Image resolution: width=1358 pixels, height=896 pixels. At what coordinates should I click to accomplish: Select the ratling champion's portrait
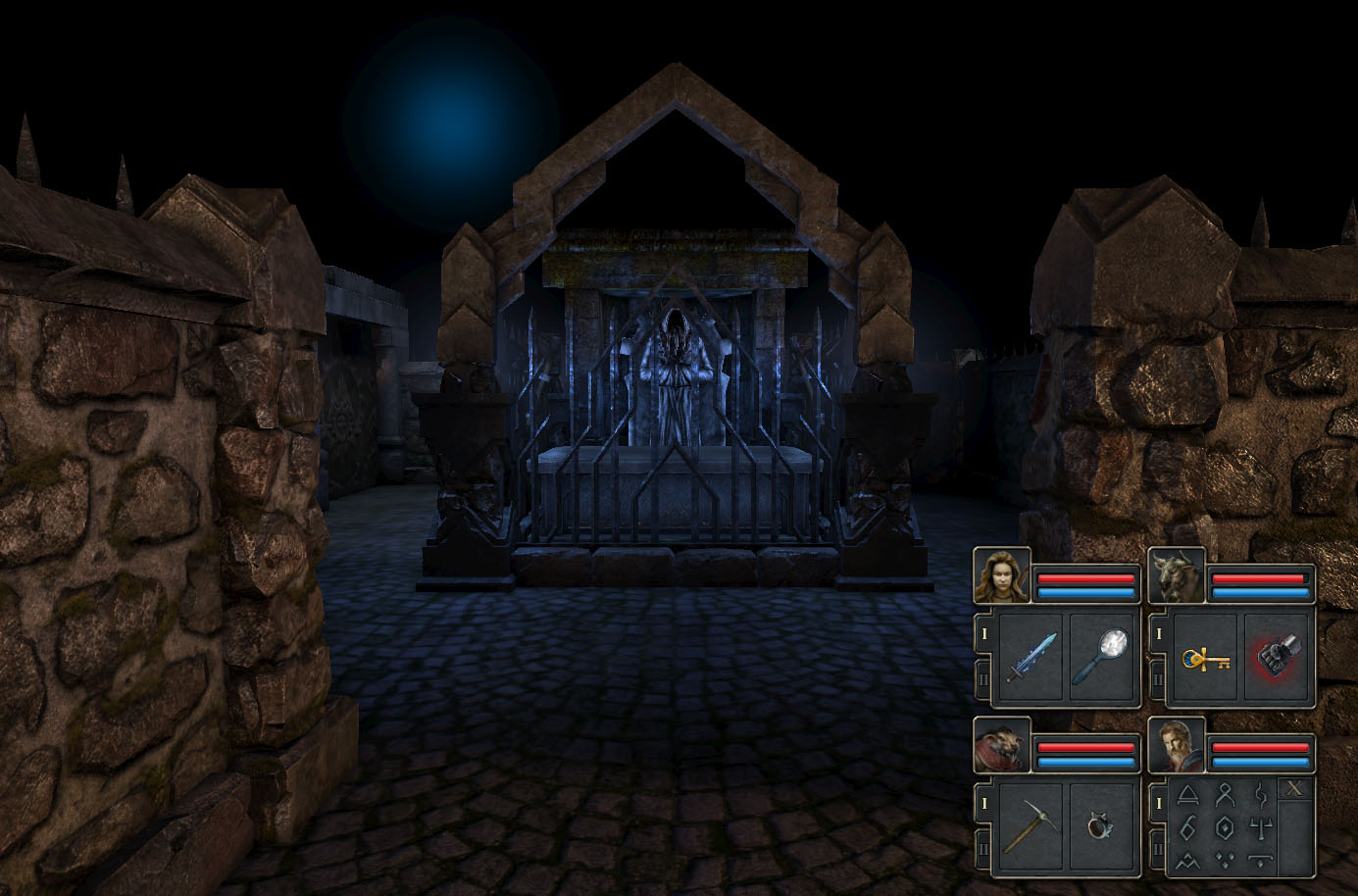pyautogui.click(x=1002, y=746)
